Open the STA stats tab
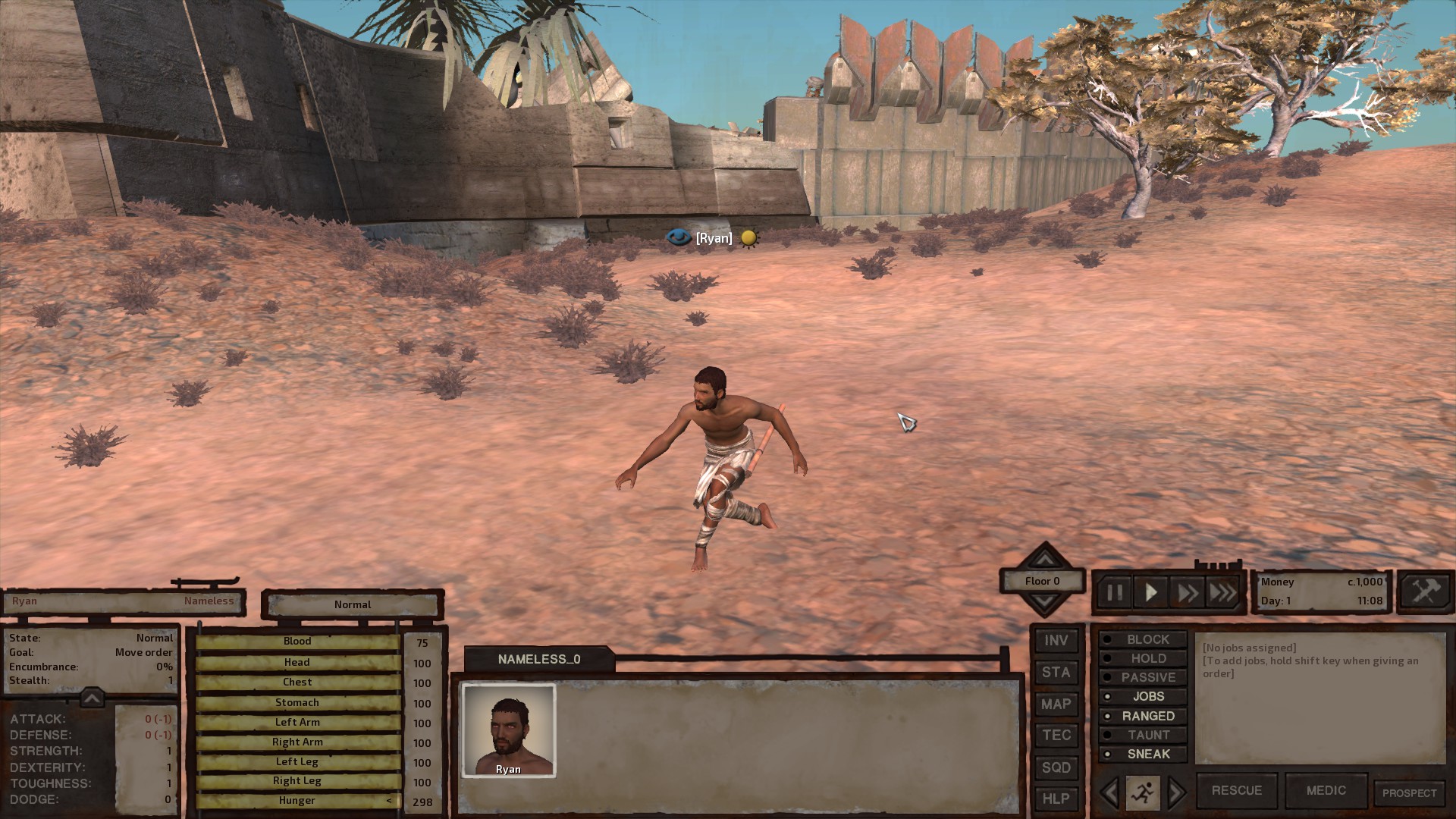 click(1056, 672)
